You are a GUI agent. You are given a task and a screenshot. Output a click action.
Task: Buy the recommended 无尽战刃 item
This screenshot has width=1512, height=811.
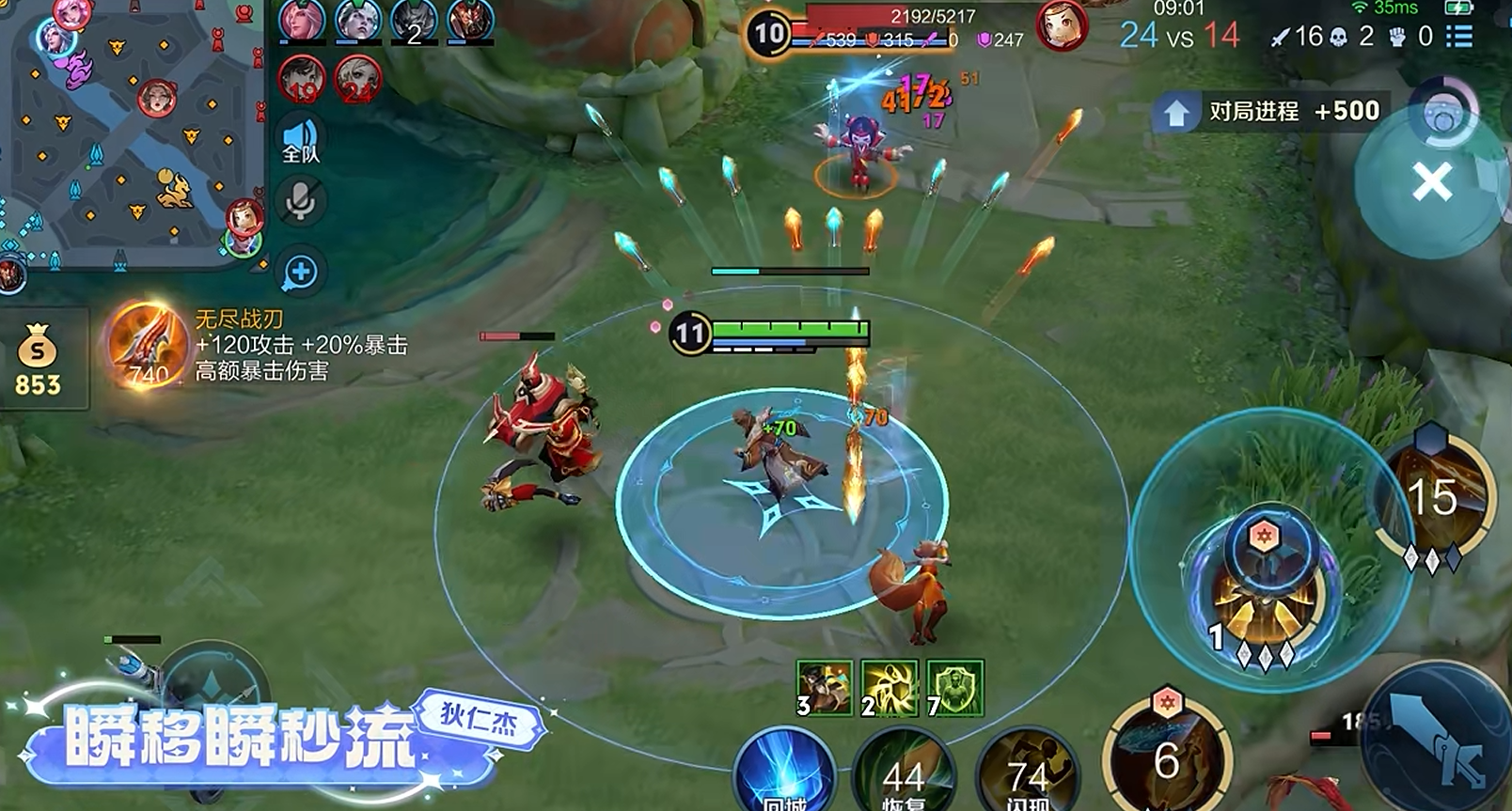point(146,346)
